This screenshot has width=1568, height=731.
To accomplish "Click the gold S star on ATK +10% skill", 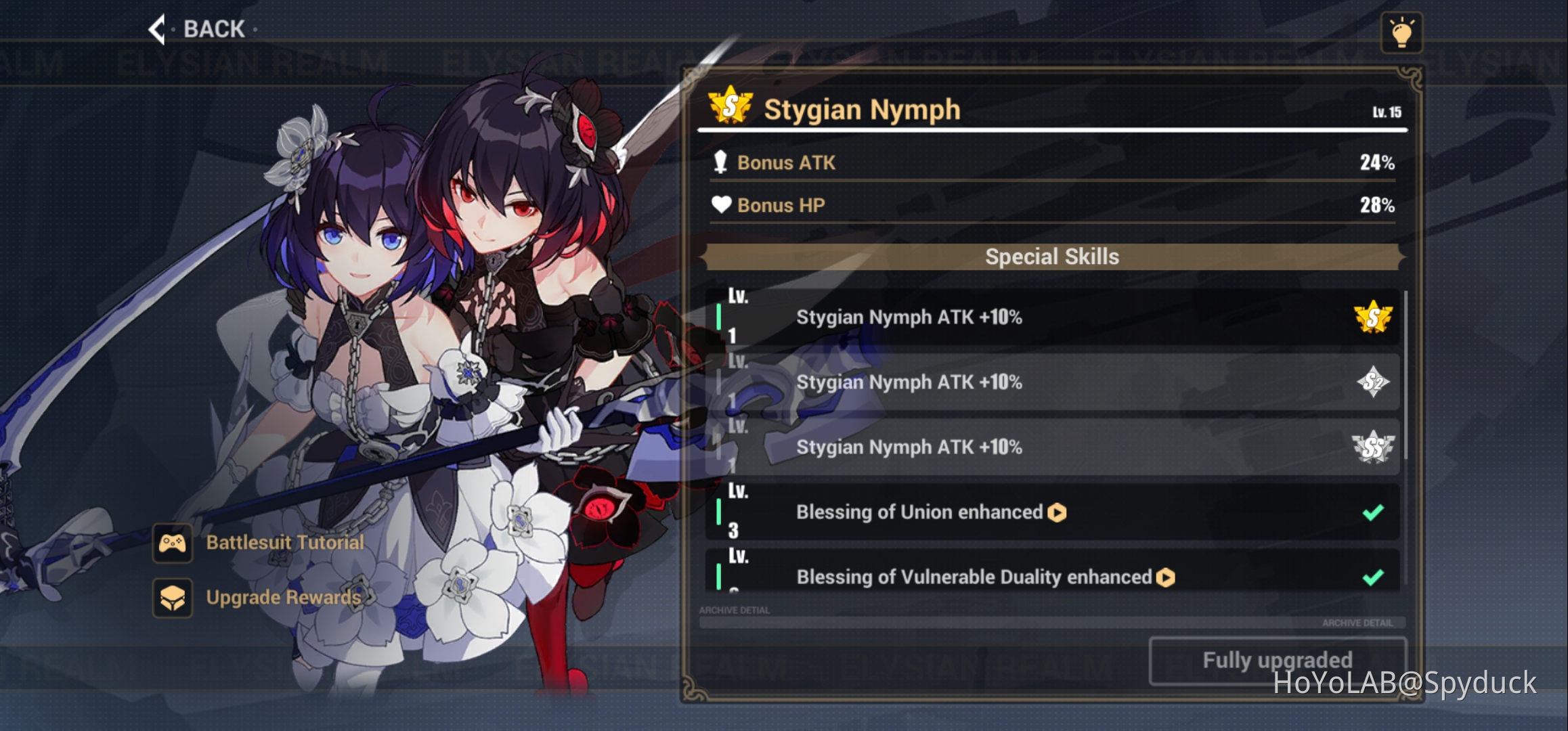I will (x=1373, y=317).
